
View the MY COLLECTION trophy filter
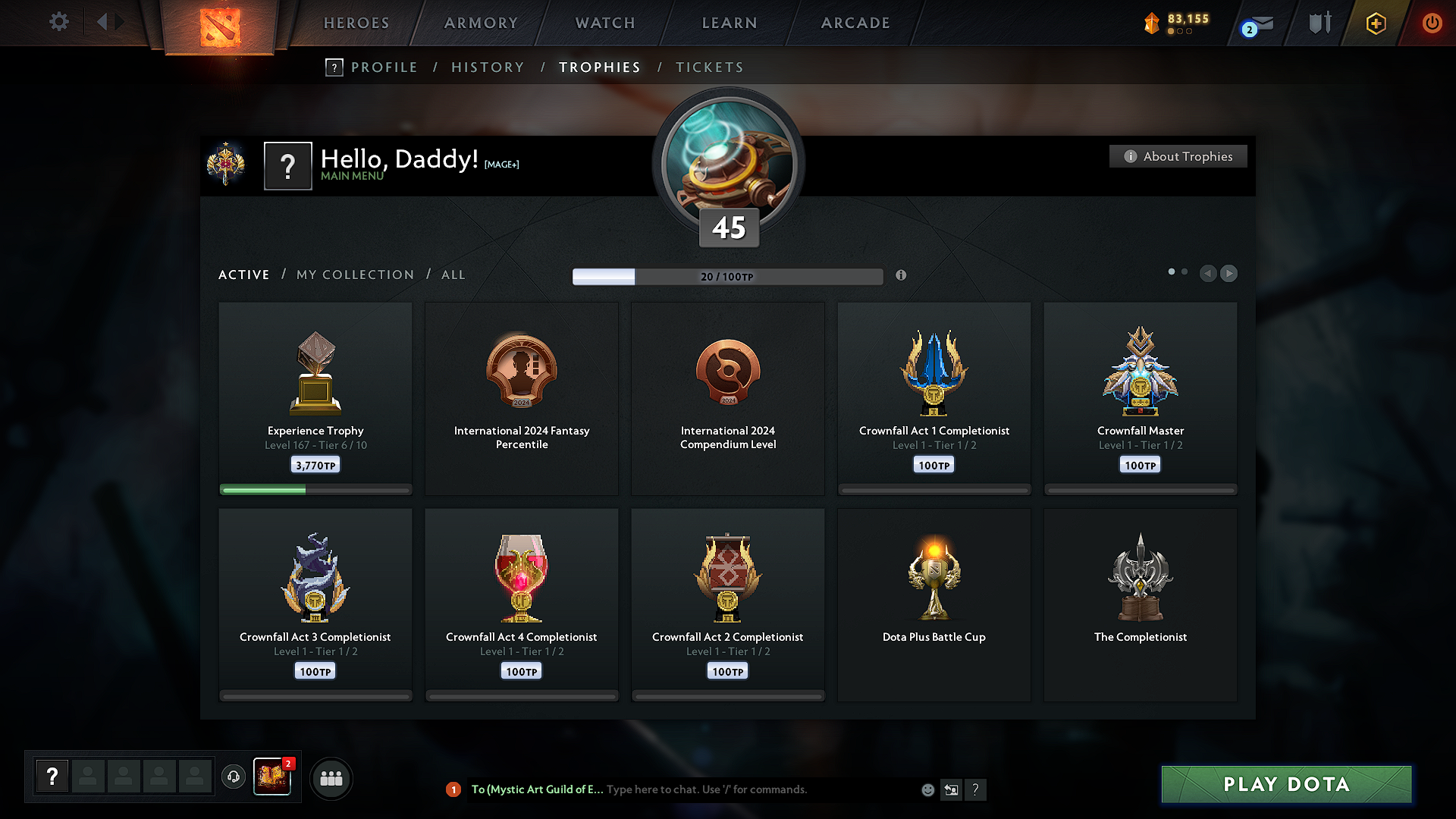click(354, 275)
